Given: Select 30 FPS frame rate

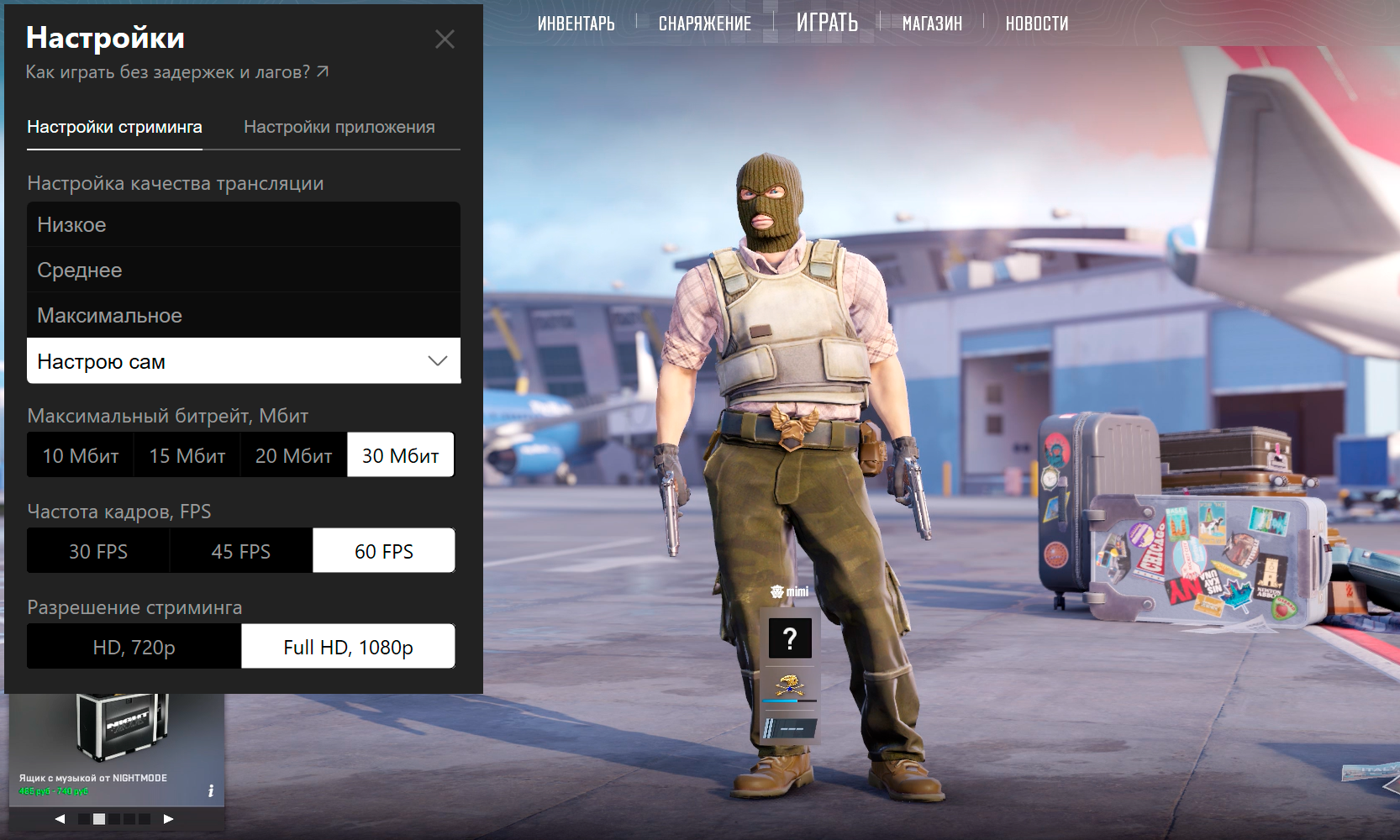Looking at the screenshot, I should click(x=98, y=551).
